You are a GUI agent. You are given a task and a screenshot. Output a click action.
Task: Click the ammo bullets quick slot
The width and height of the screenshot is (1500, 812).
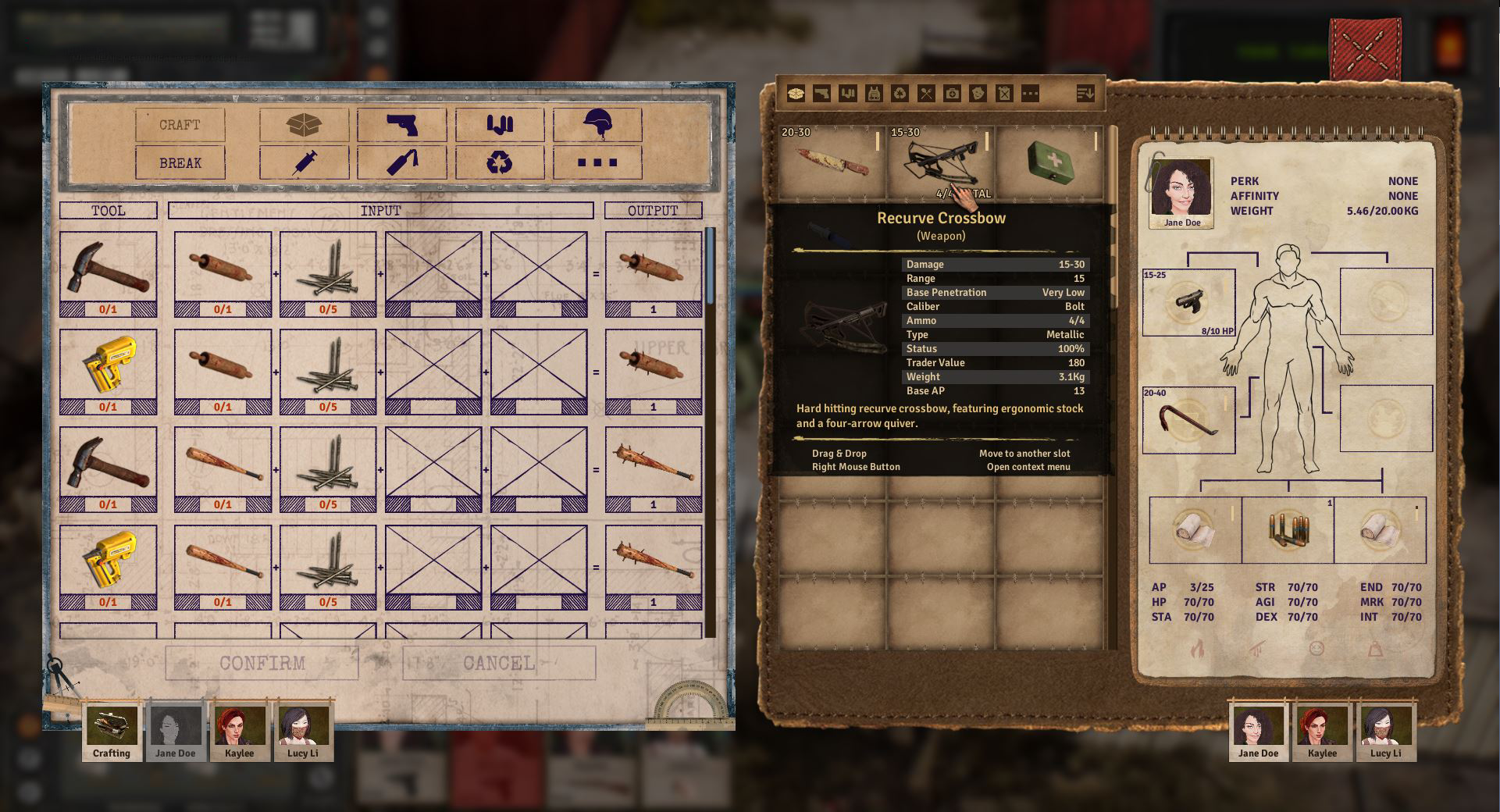tap(1288, 530)
